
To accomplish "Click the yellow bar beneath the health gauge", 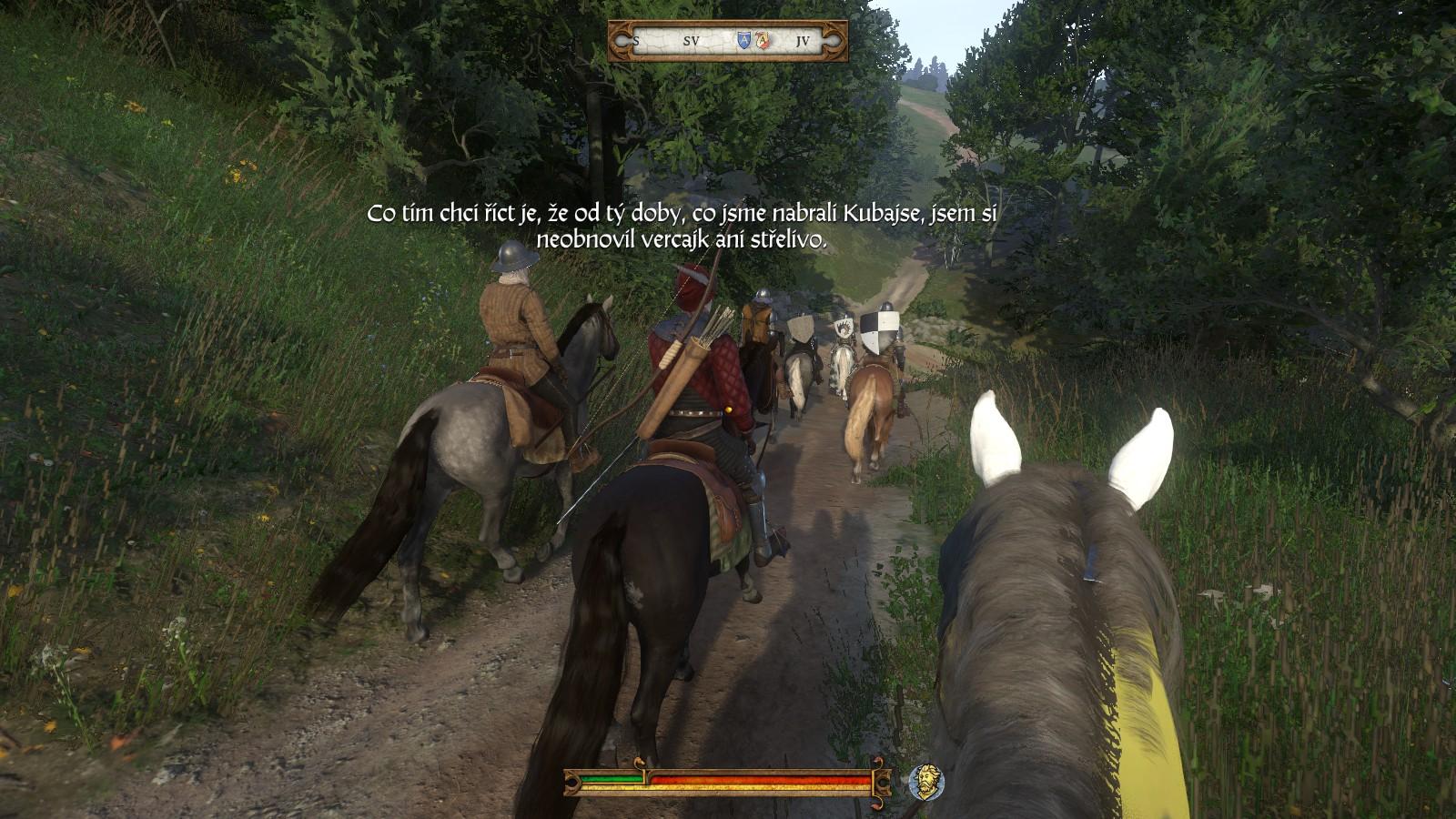I will coord(728,787).
